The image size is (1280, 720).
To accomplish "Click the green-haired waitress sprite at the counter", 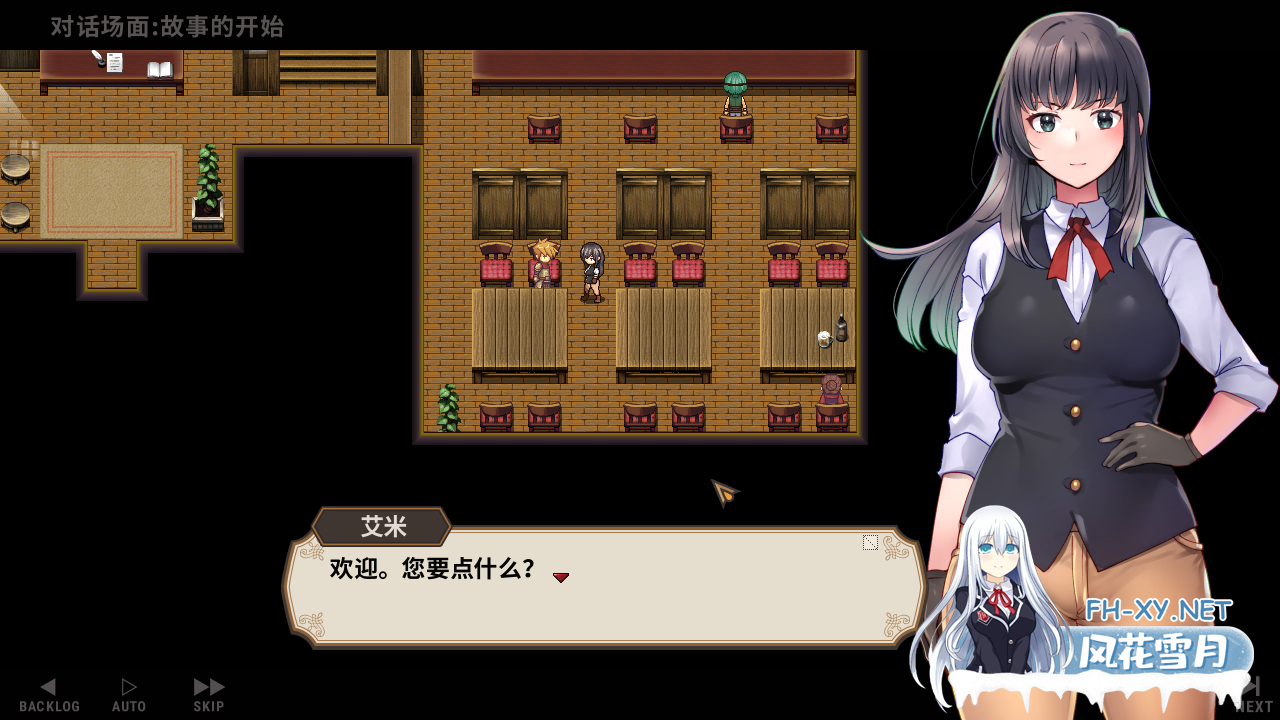I will tap(736, 92).
